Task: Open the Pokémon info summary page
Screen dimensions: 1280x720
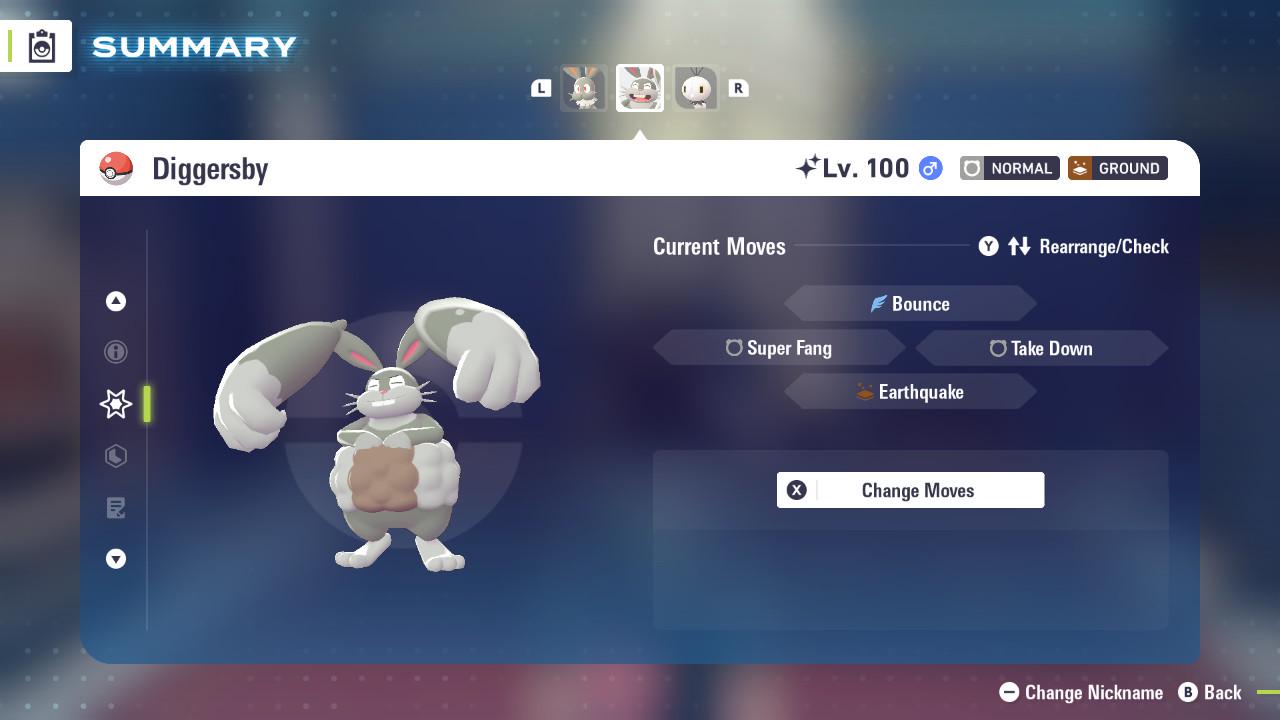Action: tap(116, 352)
